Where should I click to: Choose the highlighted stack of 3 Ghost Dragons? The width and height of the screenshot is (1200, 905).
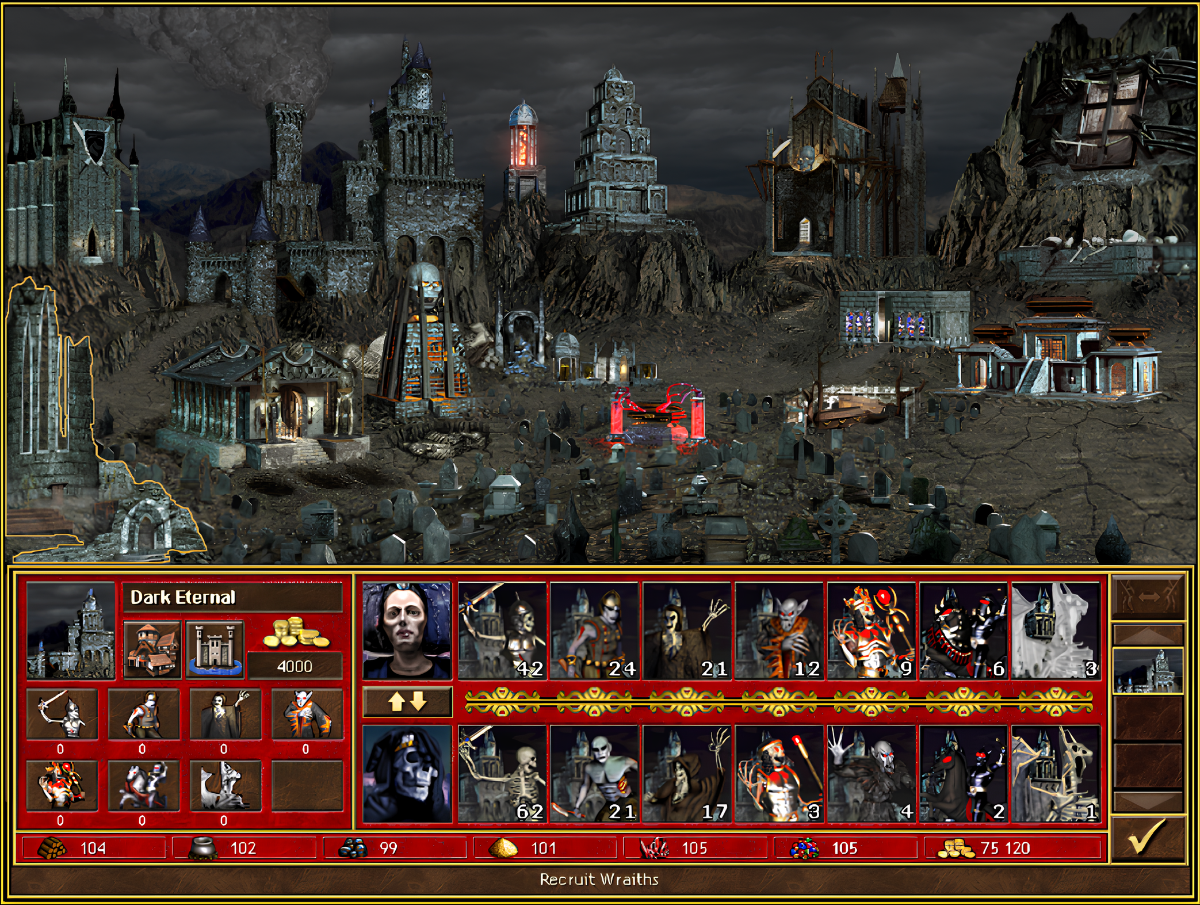[1055, 631]
